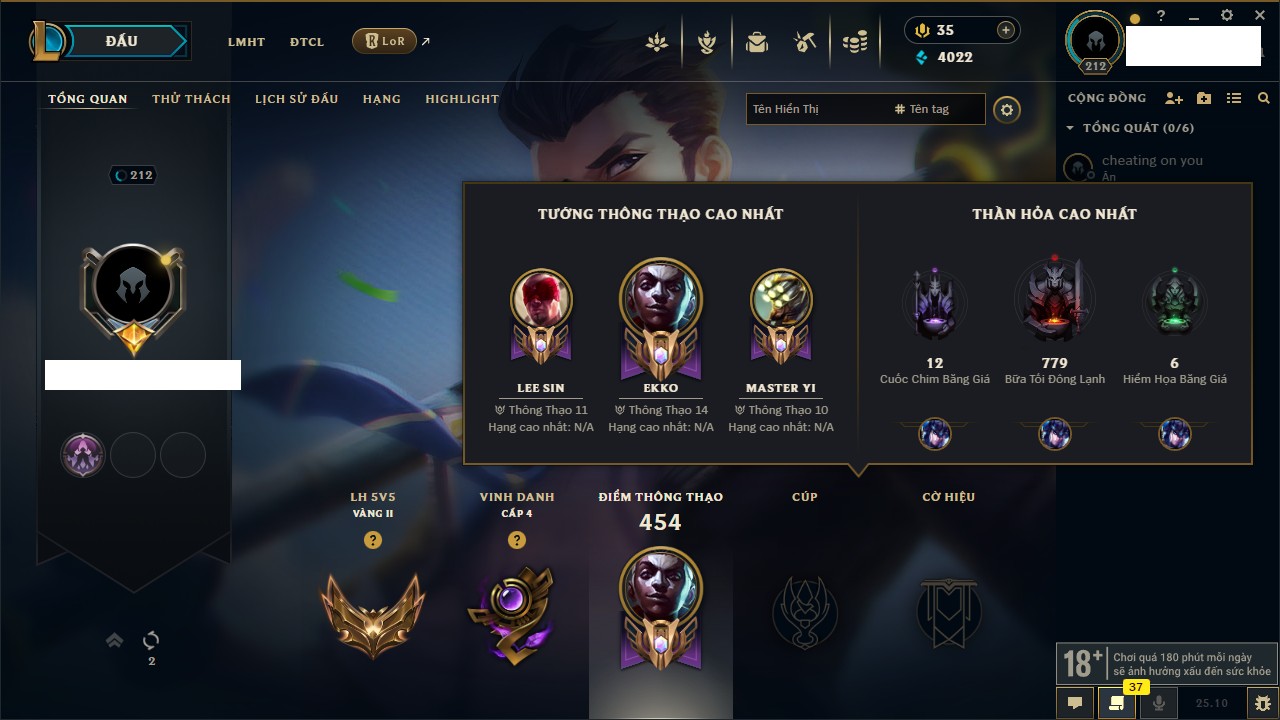Click the ĐẤU play button
This screenshot has width=1280, height=720.
(x=121, y=41)
